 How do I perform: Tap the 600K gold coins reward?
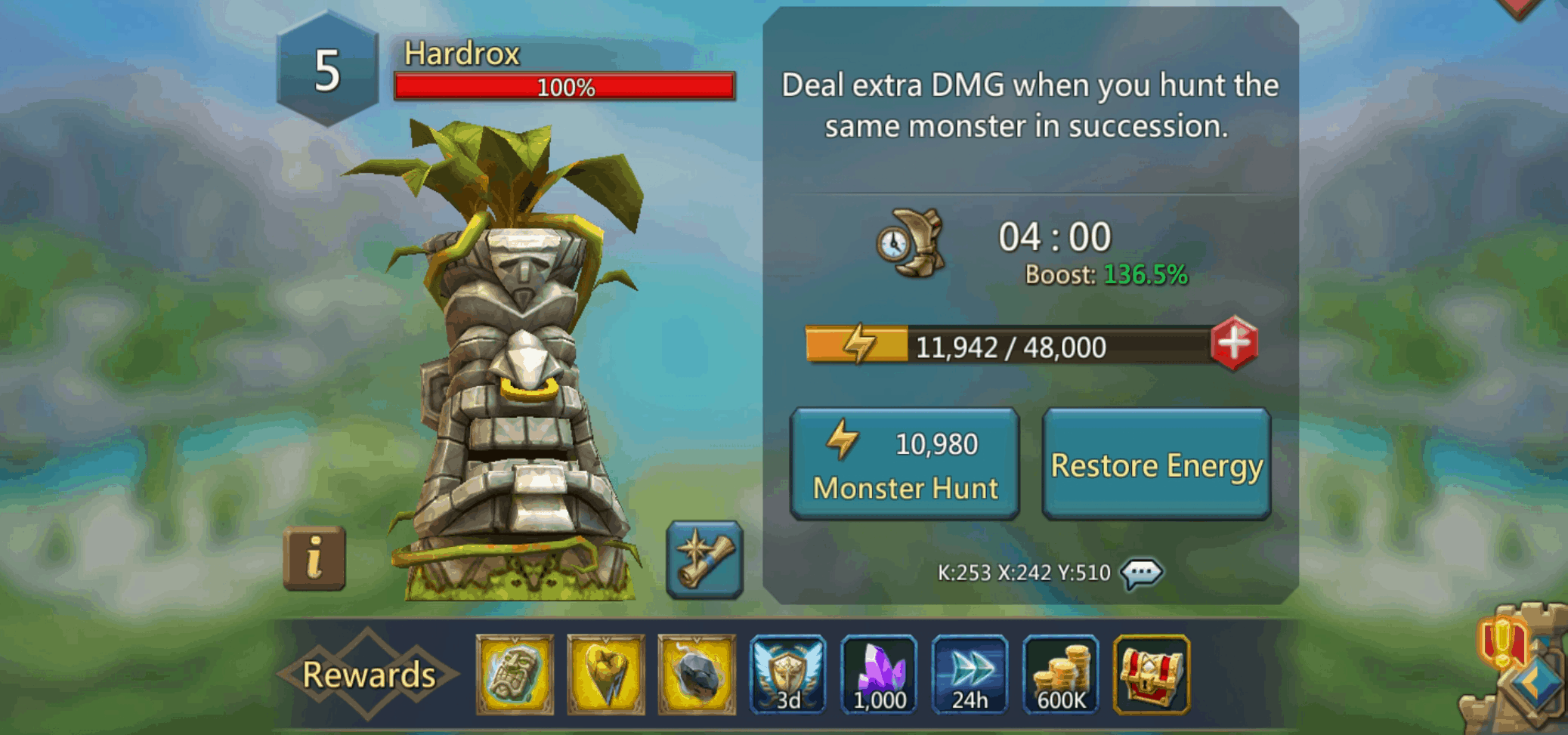coord(1062,673)
